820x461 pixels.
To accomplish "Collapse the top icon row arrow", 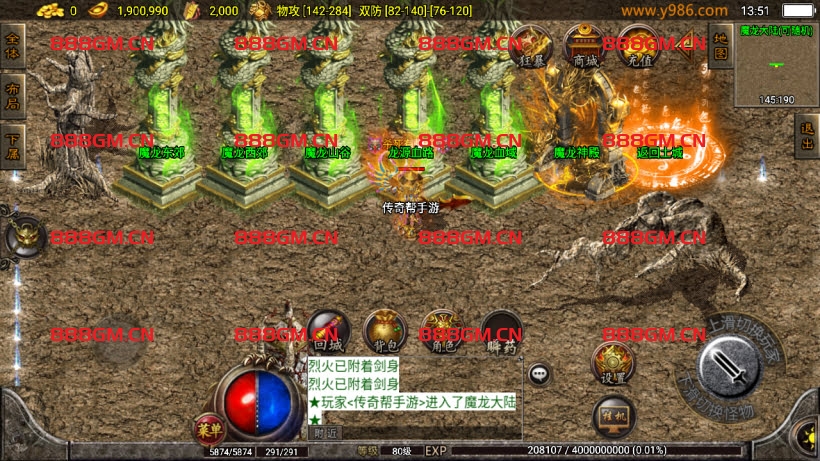I will point(689,48).
